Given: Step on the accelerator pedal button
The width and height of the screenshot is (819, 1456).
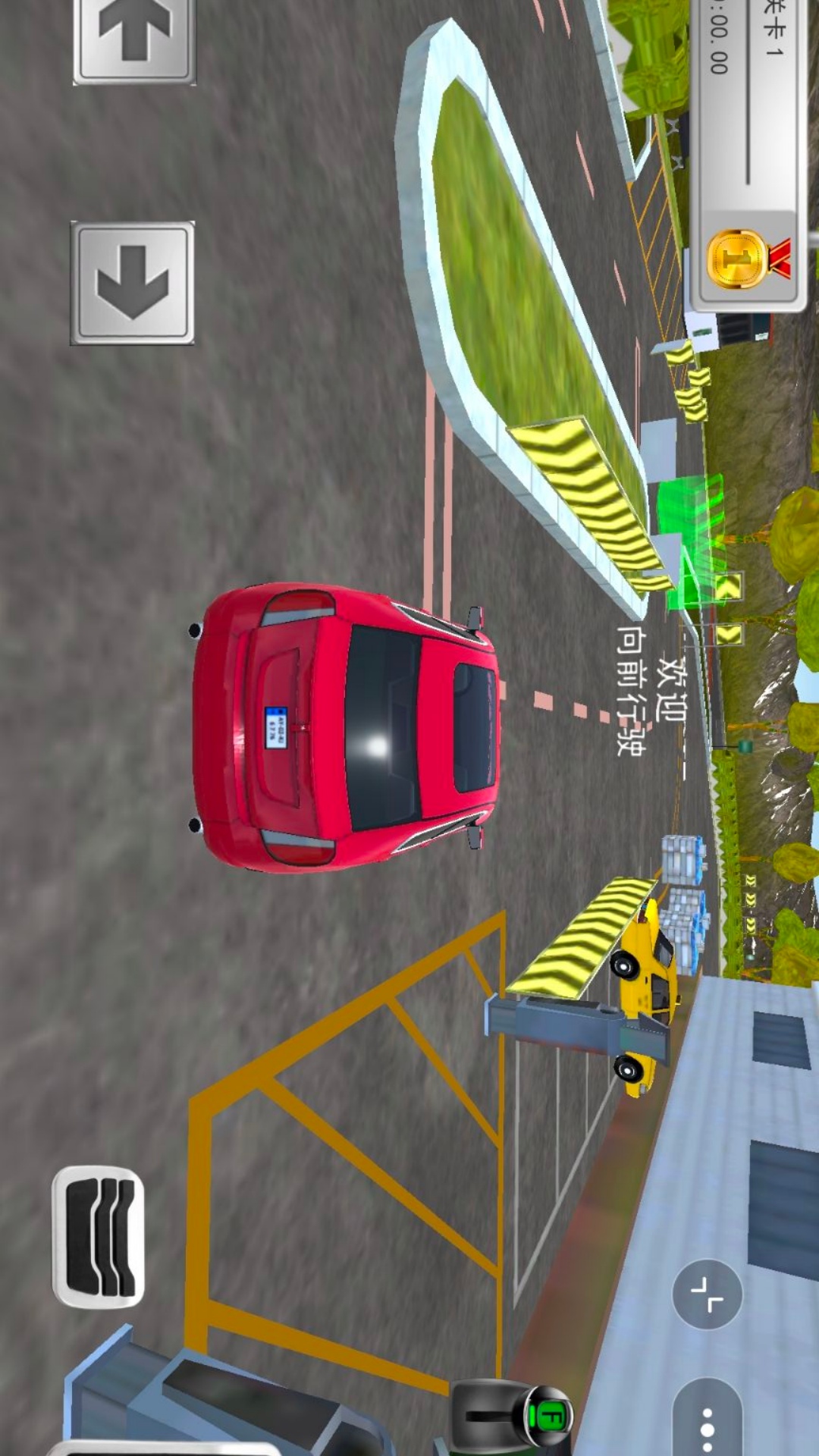Looking at the screenshot, I should pos(99,1237).
